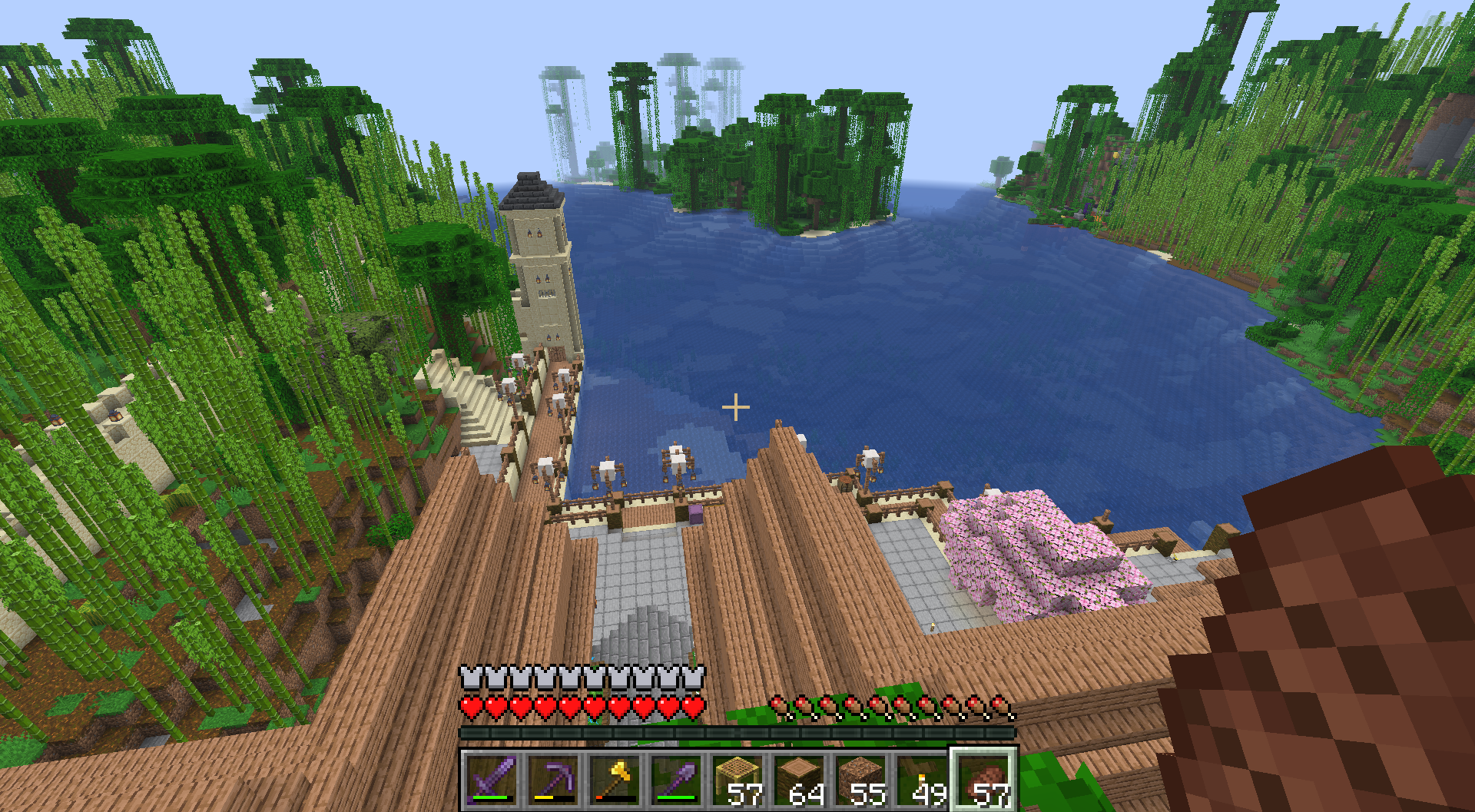Select the enchanted sword hotbar slot
The image size is (1475, 812).
tap(492, 780)
